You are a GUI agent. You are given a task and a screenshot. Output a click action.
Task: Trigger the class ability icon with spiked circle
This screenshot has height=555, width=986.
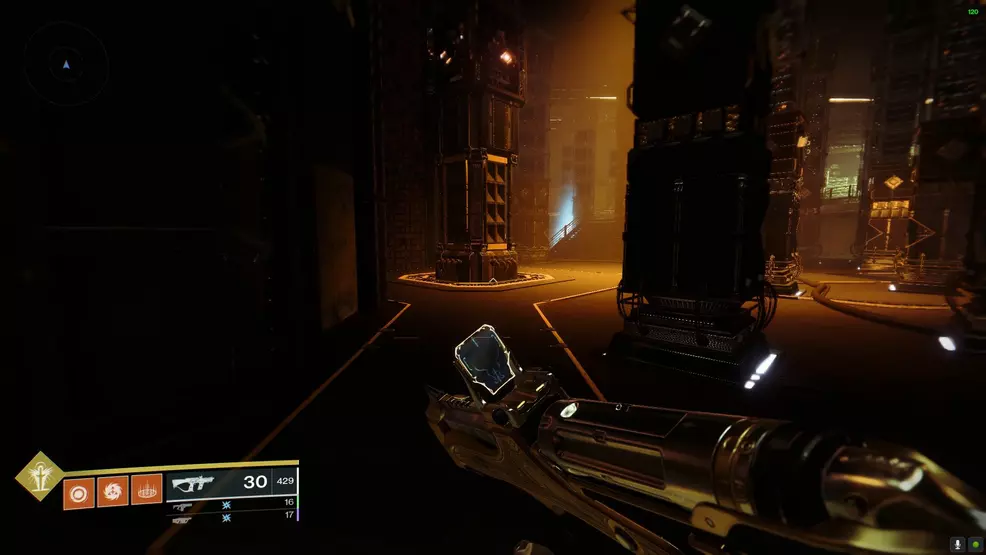pyautogui.click(x=146, y=492)
